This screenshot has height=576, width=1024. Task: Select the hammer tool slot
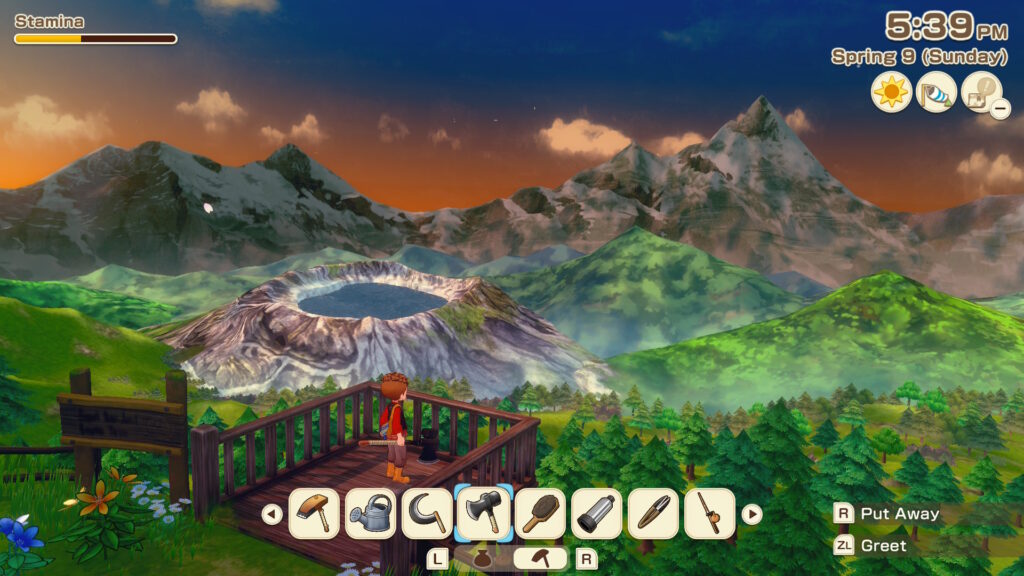coord(314,514)
